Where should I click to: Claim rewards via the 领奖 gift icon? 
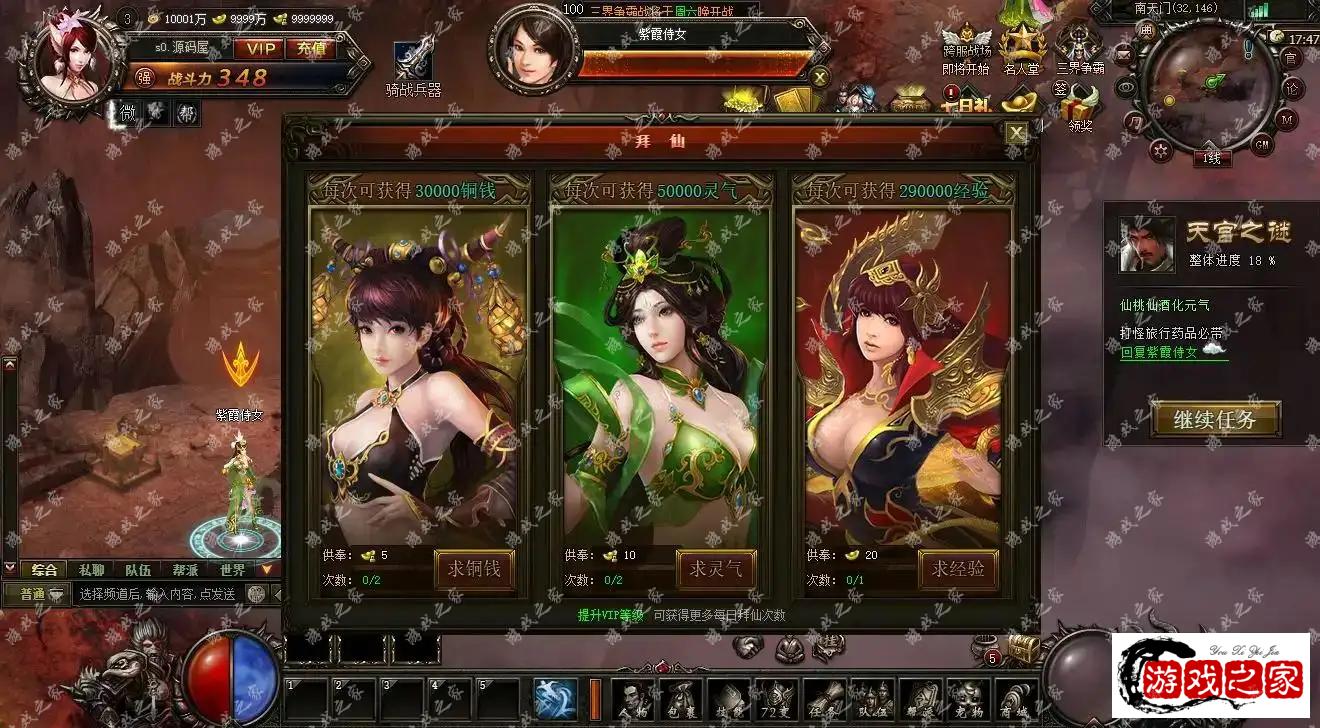click(x=1080, y=108)
